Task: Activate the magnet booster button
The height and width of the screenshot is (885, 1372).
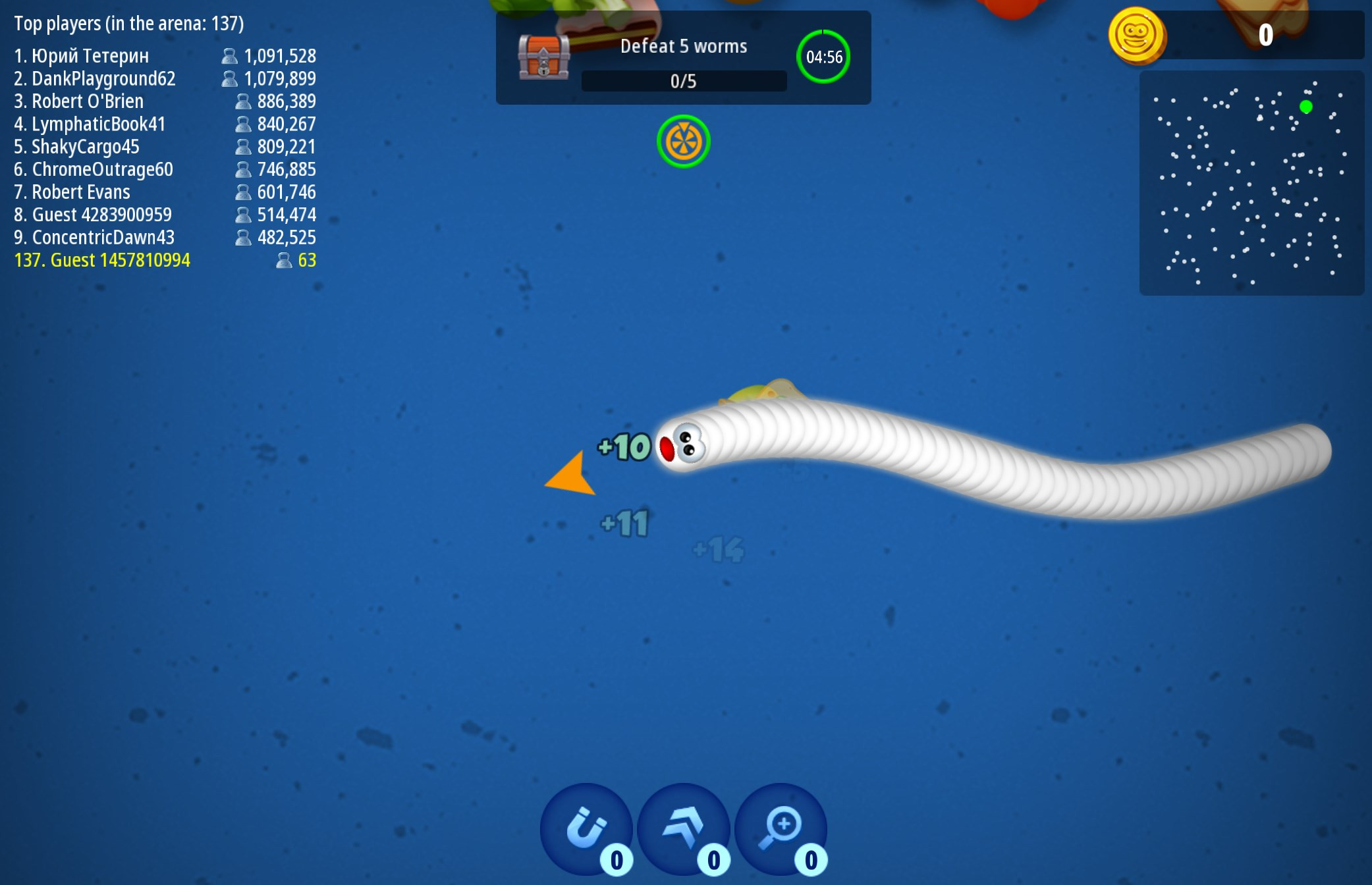Action: coord(586,828)
